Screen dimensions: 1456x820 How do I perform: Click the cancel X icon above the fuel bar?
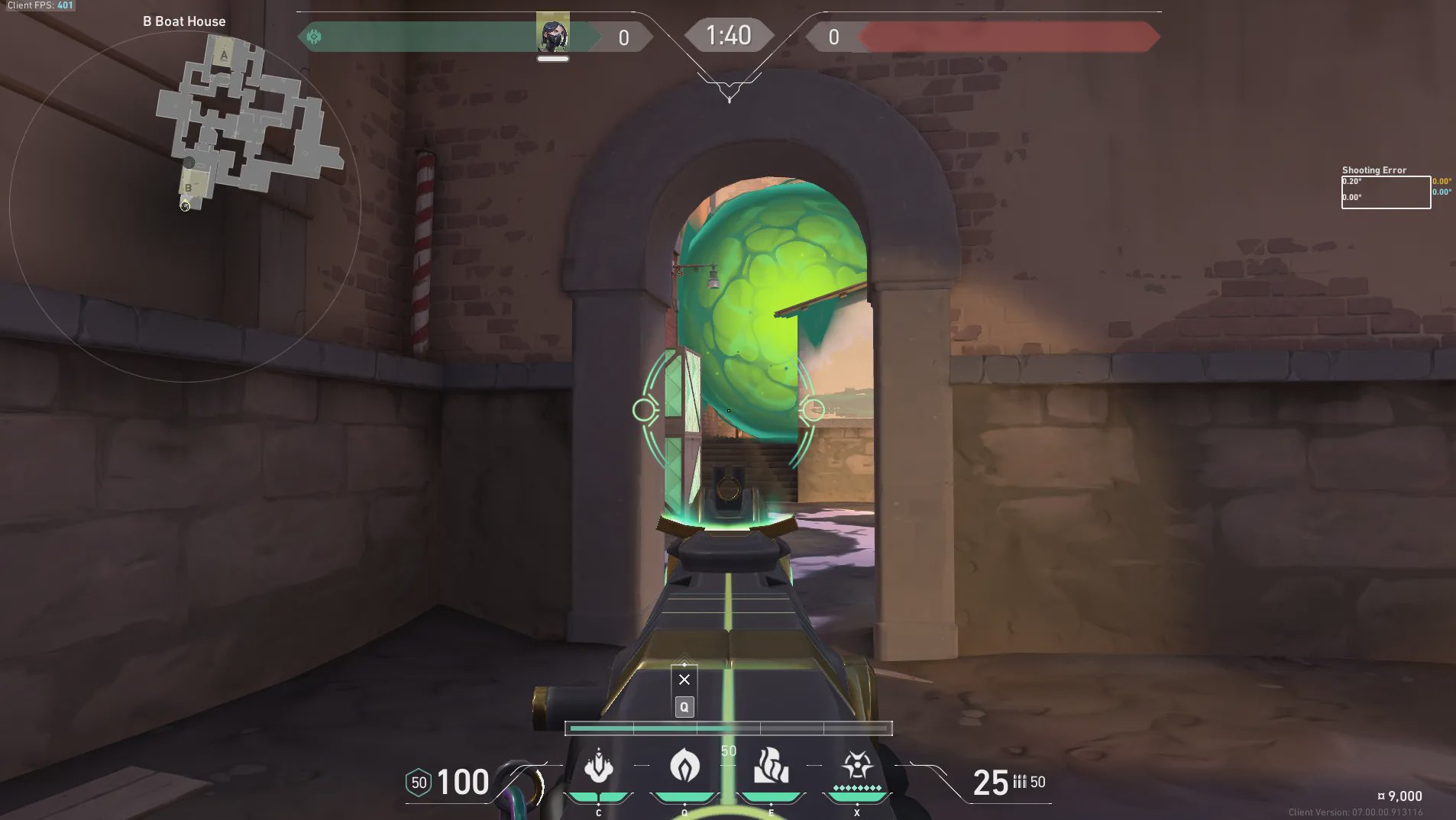[x=684, y=680]
